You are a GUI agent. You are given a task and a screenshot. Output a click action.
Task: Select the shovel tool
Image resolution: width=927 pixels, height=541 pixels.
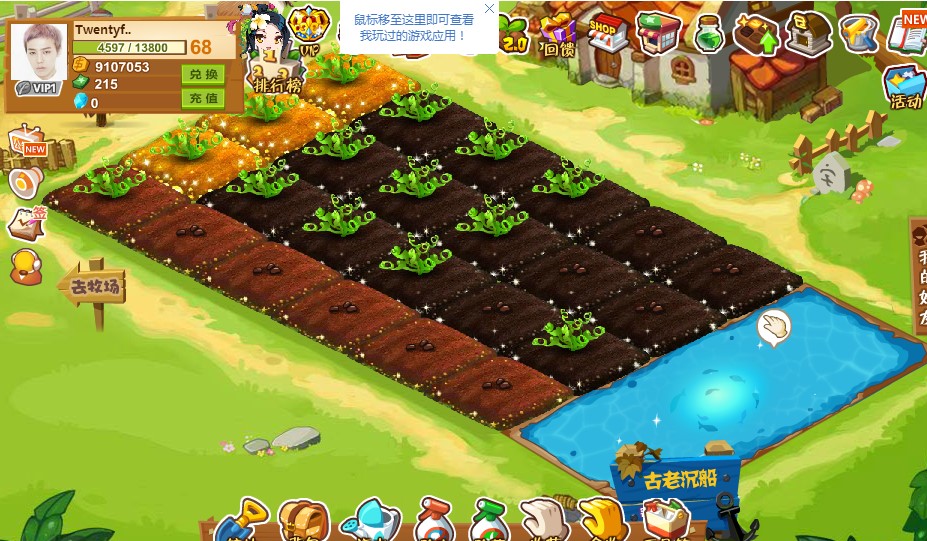pyautogui.click(x=244, y=521)
